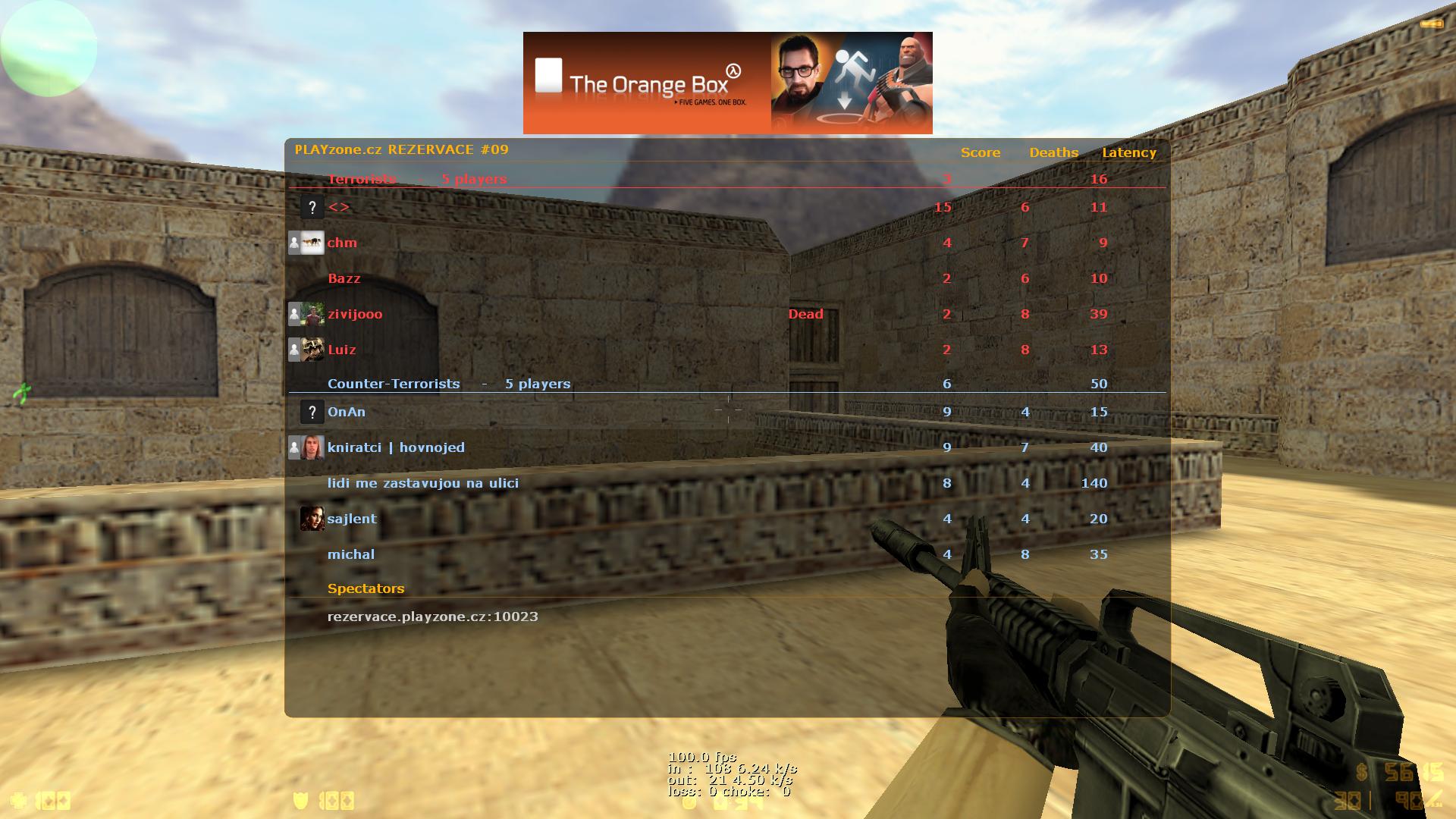
Task: Click the Counter-Terrorists team header row
Action: (x=449, y=384)
